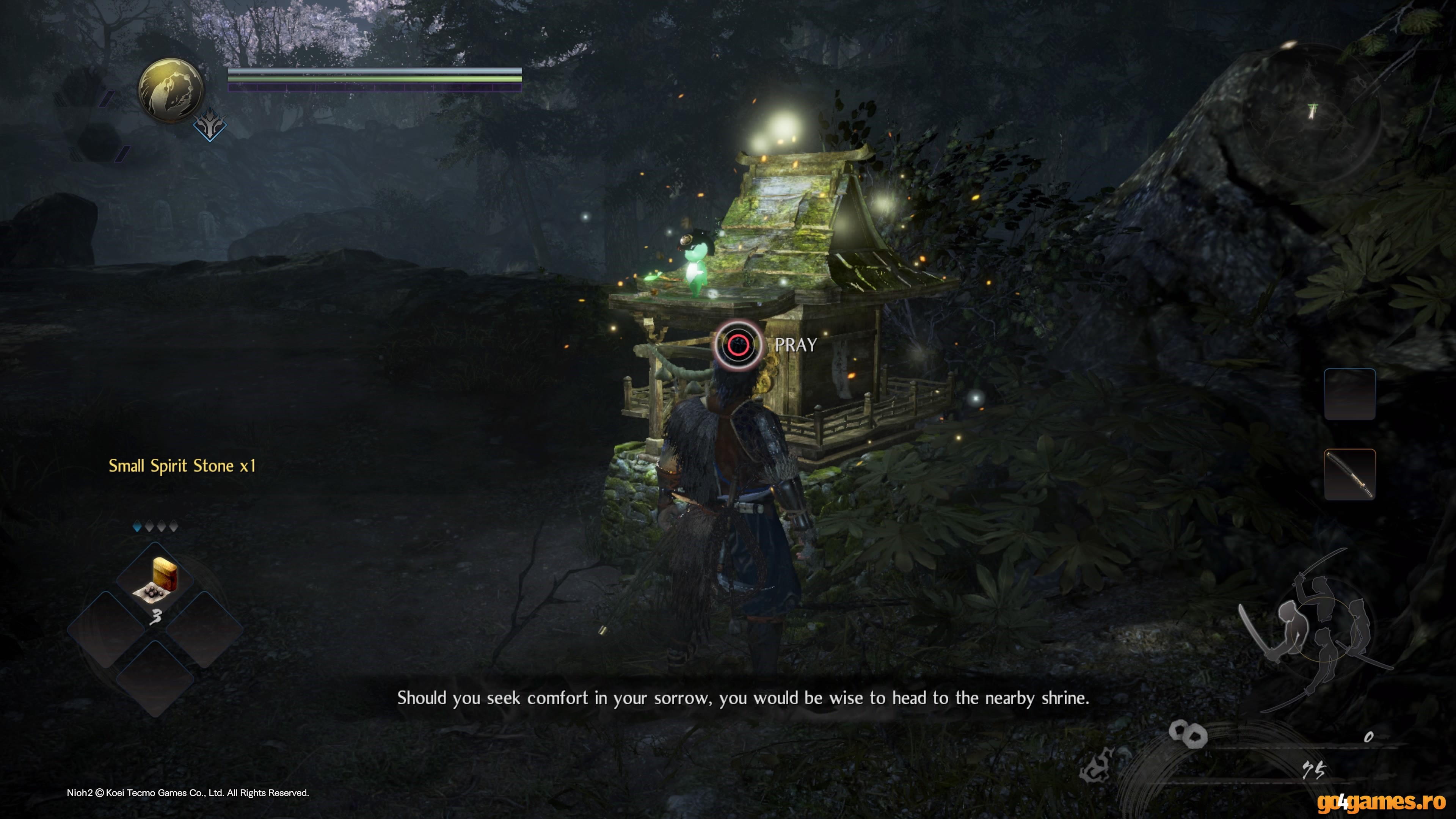Image resolution: width=1456 pixels, height=819 pixels.
Task: Select the golden guardian spirit emblem
Action: coord(170,89)
